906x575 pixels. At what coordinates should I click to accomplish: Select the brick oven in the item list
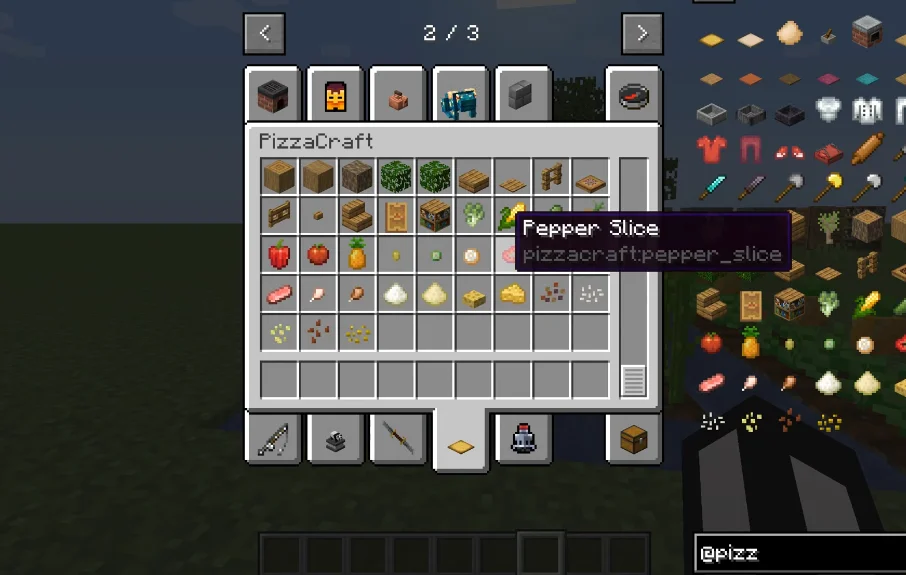(867, 34)
